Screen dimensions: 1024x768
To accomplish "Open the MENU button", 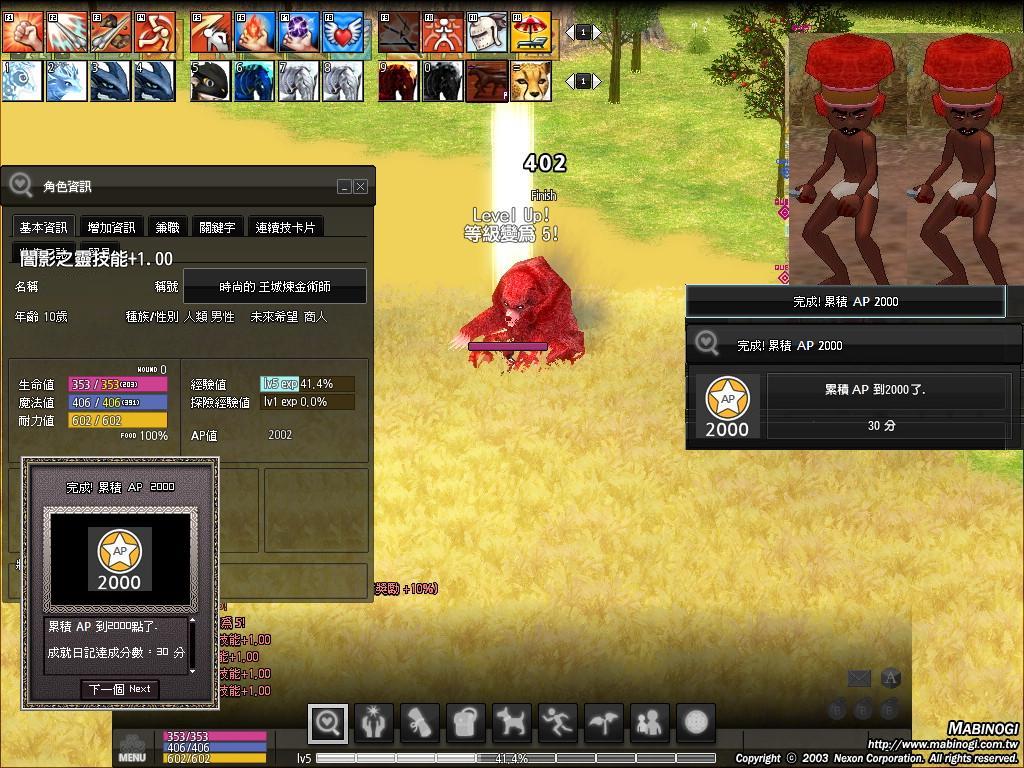I will 132,748.
